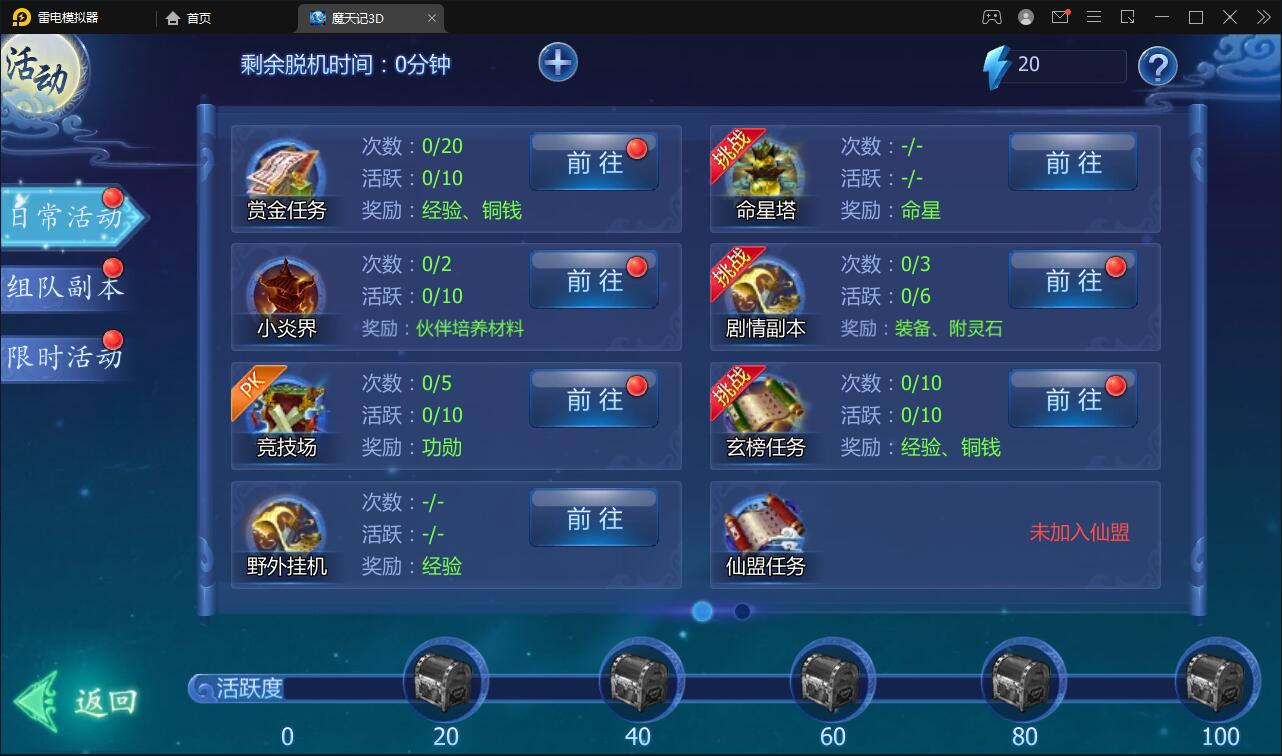Screen dimensions: 1282x756
Task: Select the 60 activity points chest
Action: [x=832, y=680]
